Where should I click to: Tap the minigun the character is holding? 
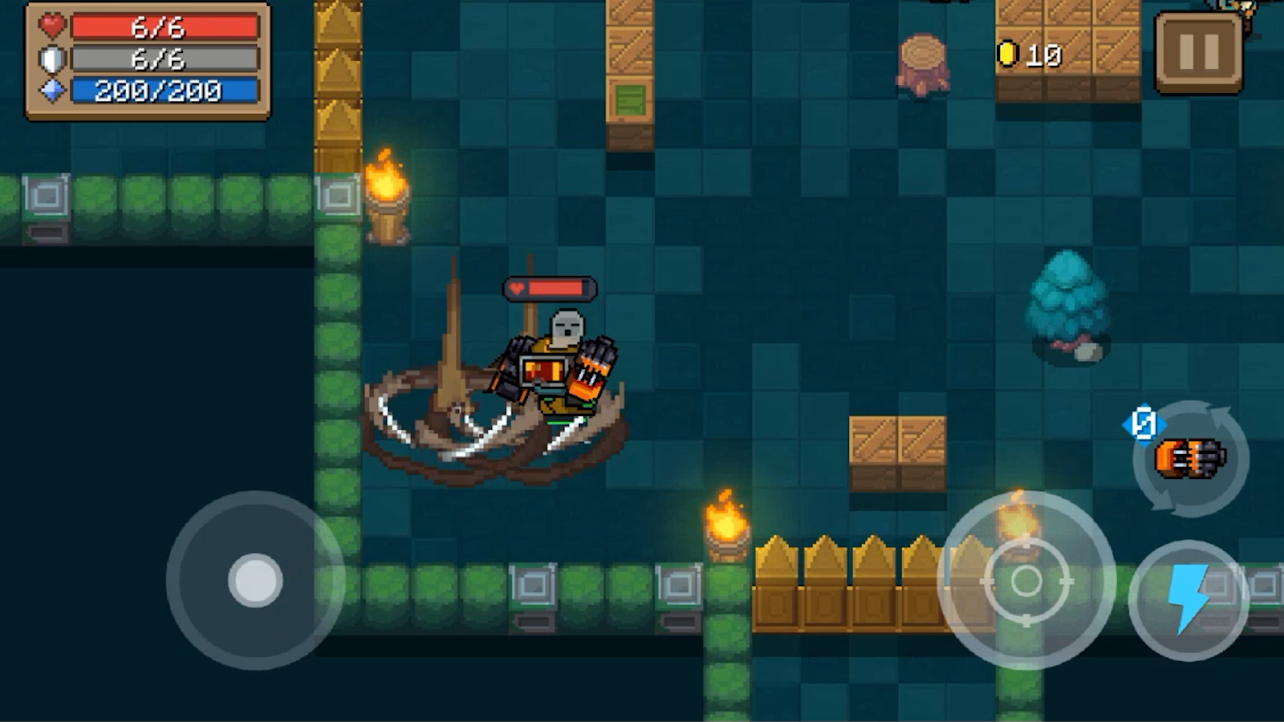pyautogui.click(x=590, y=366)
